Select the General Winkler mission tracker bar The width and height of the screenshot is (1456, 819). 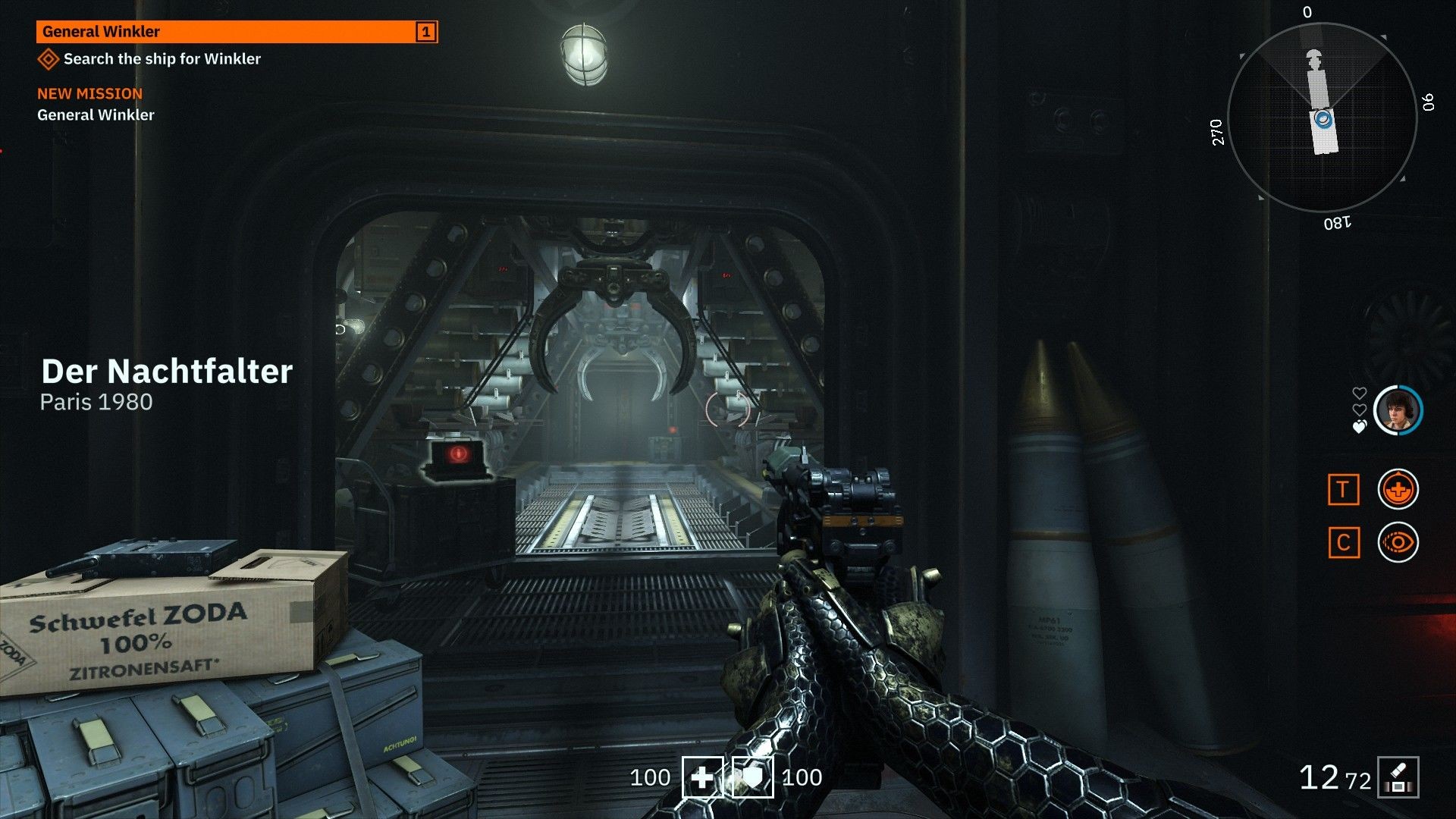(x=237, y=32)
